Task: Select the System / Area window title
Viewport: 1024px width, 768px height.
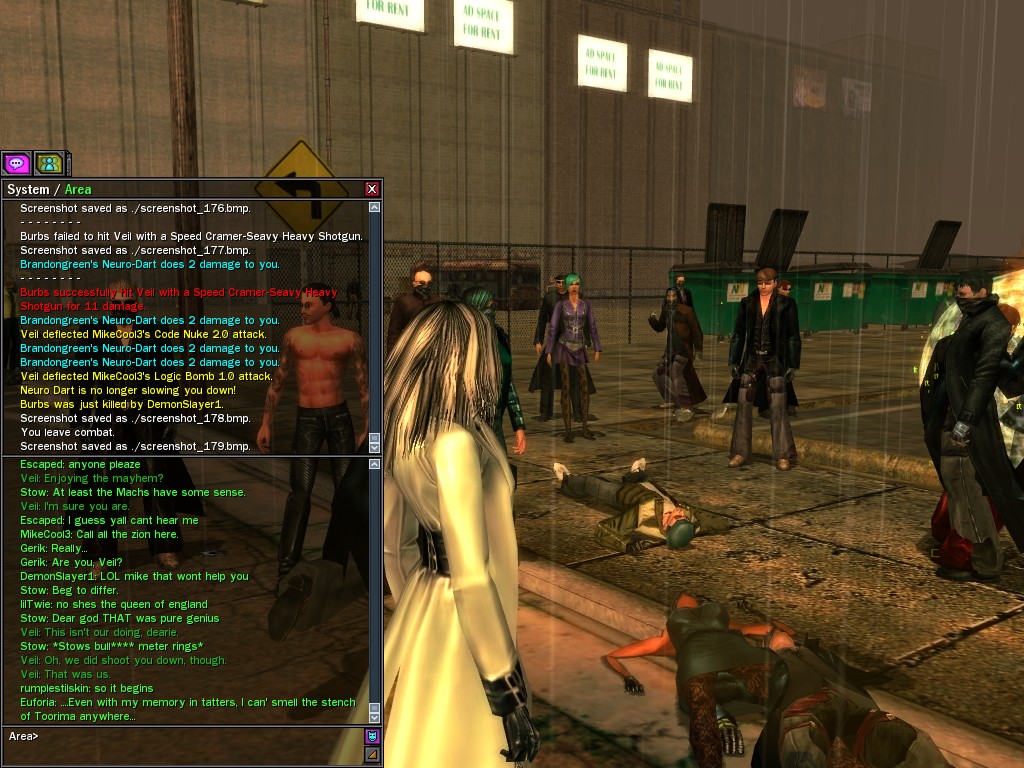Action: [49, 189]
